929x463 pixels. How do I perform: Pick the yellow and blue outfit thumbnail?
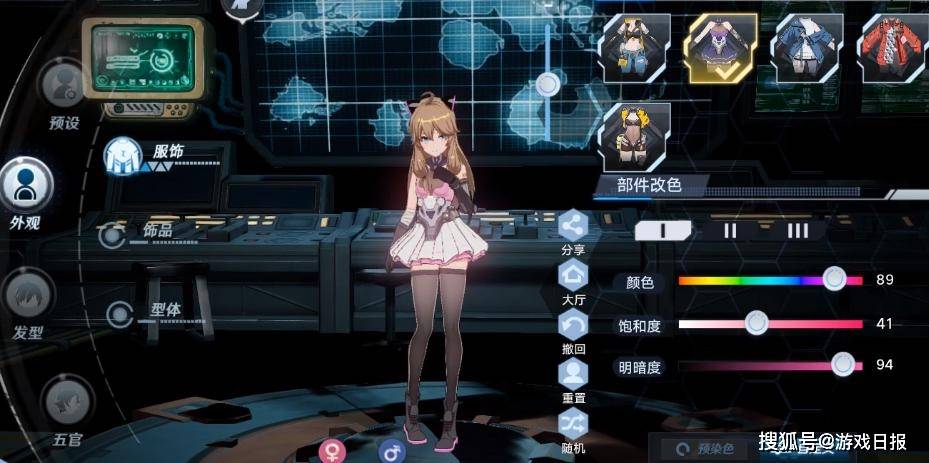[635, 48]
